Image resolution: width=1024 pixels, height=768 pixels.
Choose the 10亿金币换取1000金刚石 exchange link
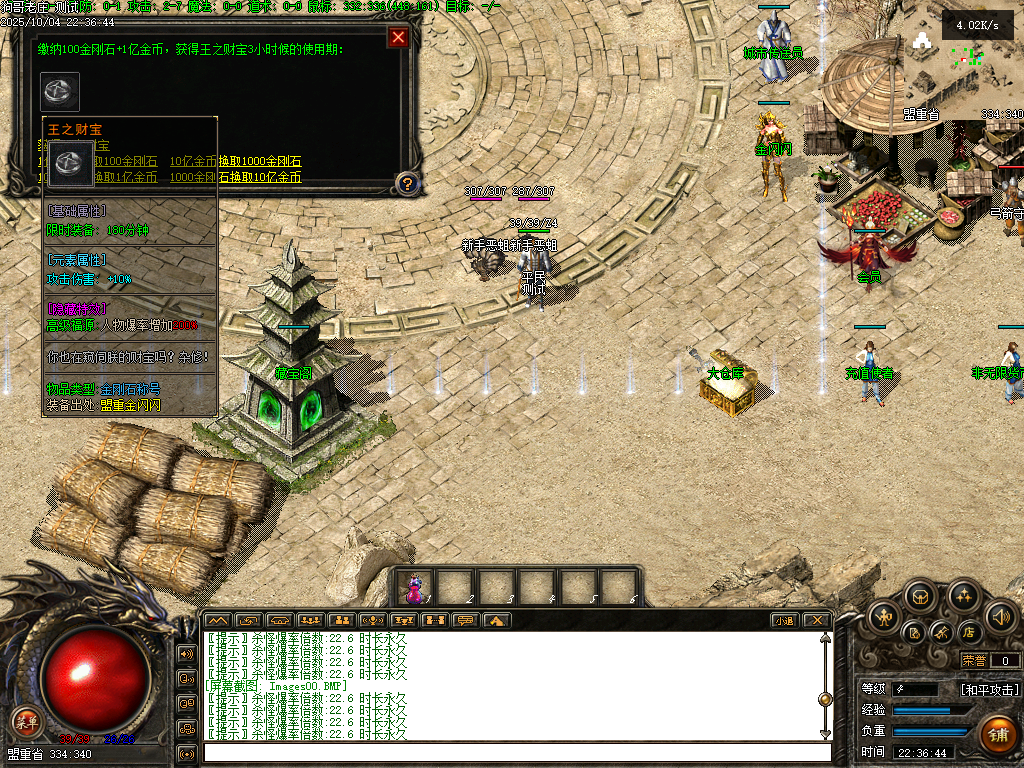pos(235,162)
